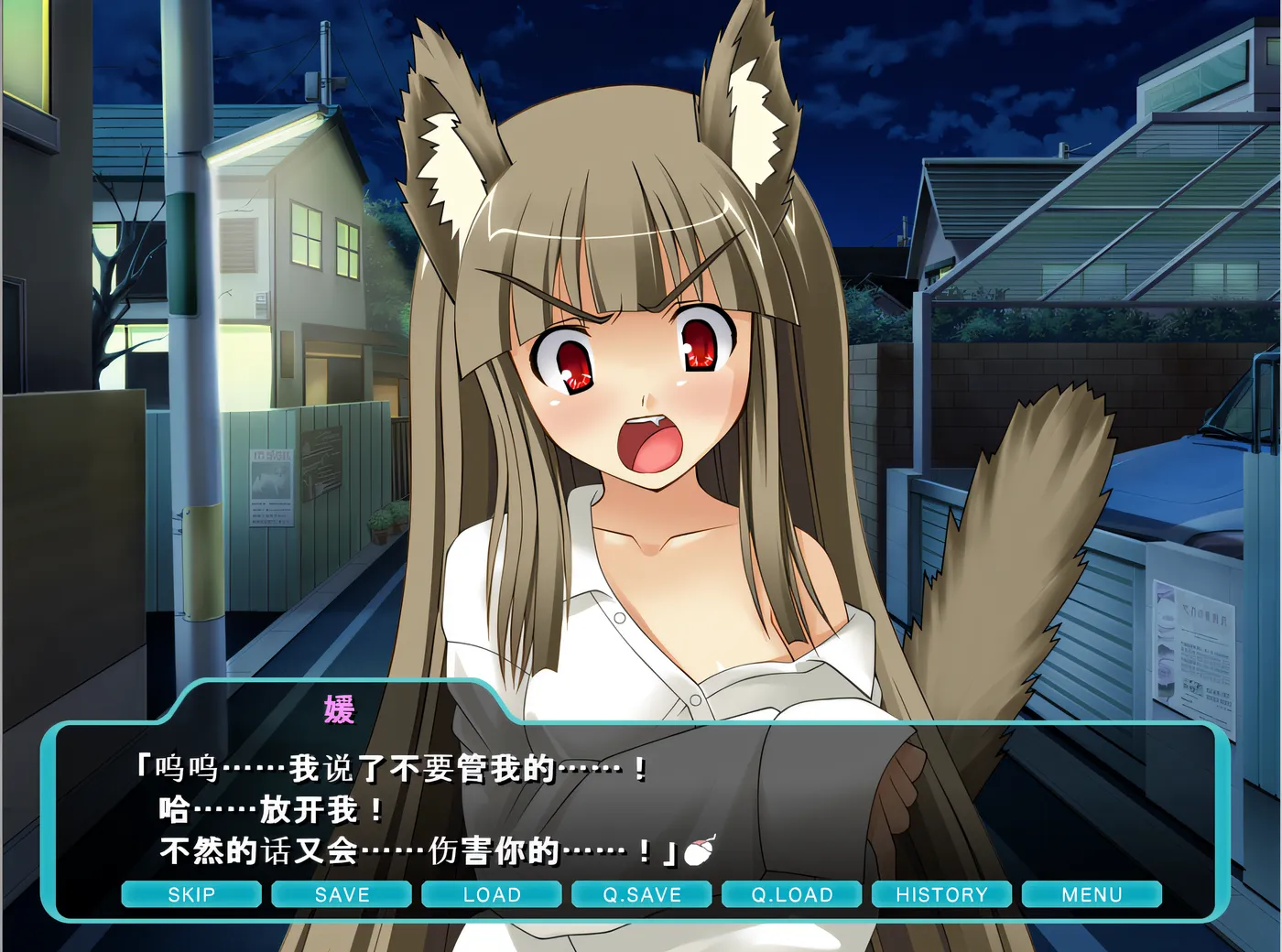Click the name plate showing 媛
The image size is (1282, 952).
339,708
